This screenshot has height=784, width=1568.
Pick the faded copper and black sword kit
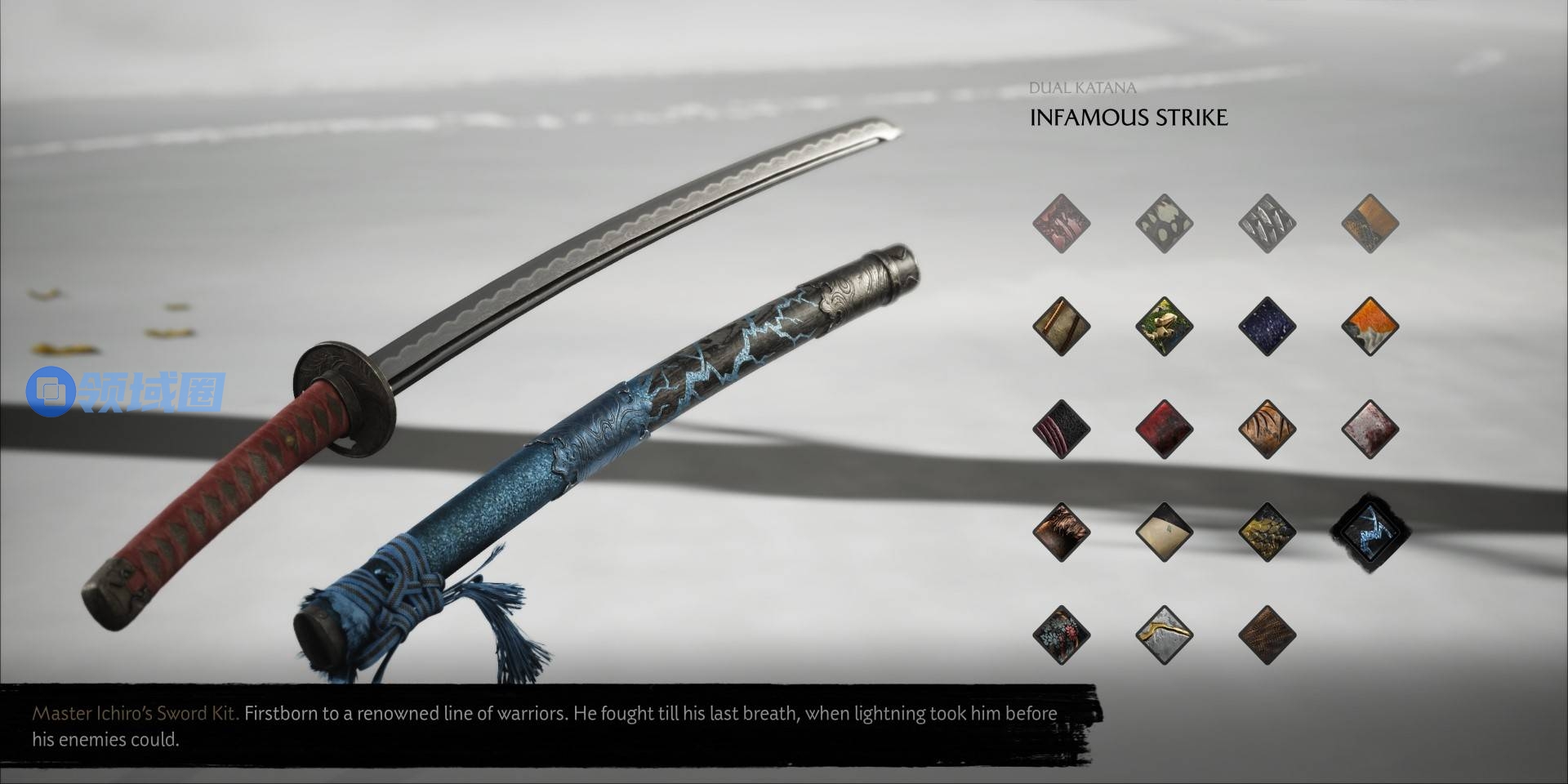tap(1370, 223)
